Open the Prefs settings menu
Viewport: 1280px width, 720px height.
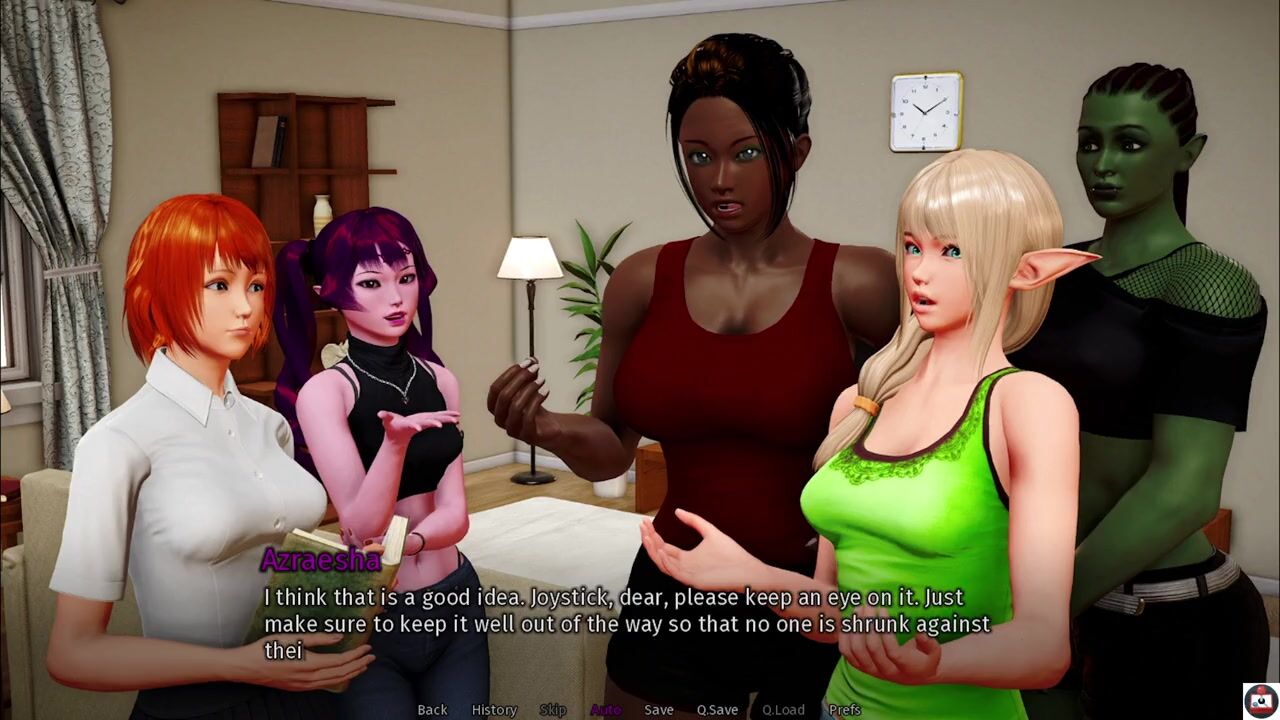point(845,709)
